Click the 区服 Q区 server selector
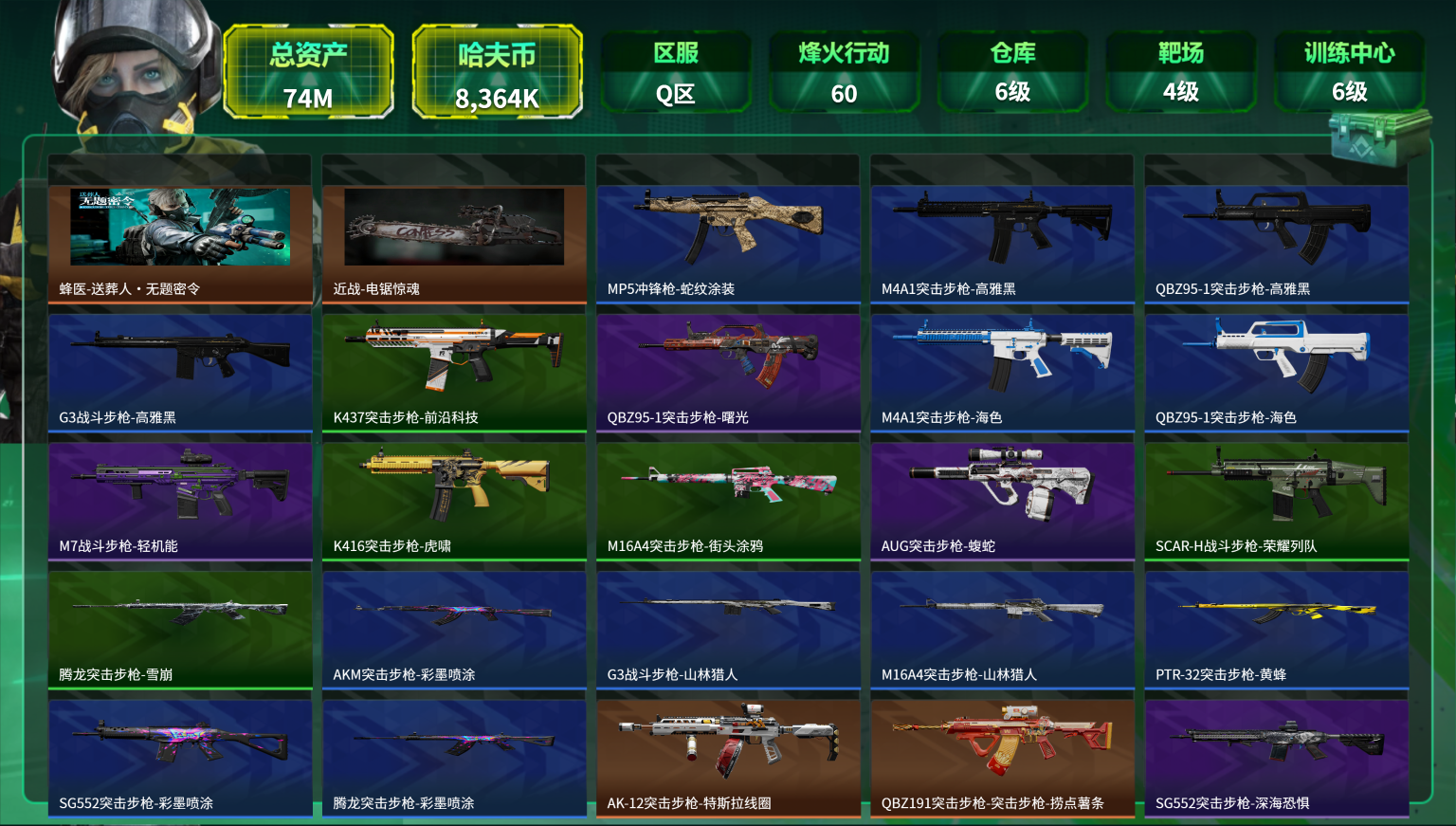The image size is (1456, 826). 676,71
